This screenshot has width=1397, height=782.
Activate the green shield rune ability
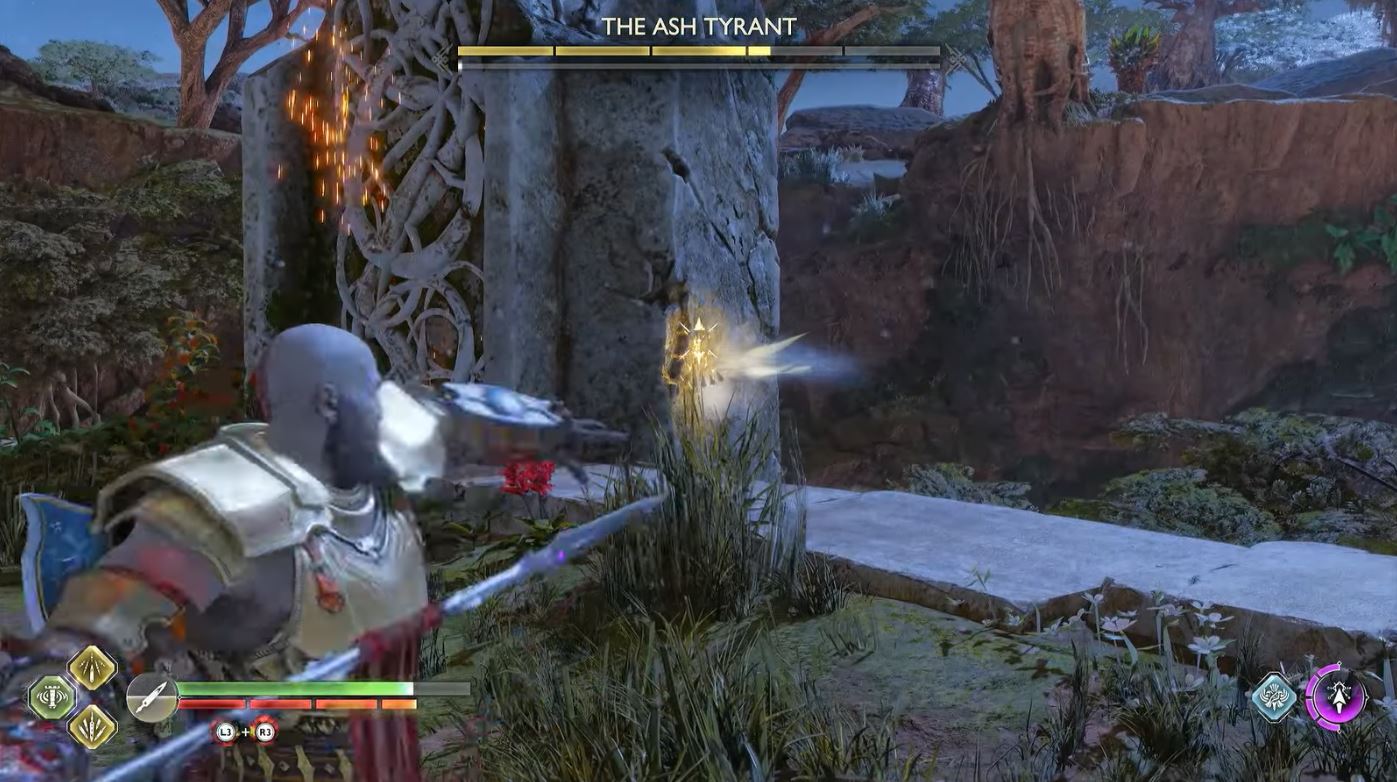coord(52,697)
